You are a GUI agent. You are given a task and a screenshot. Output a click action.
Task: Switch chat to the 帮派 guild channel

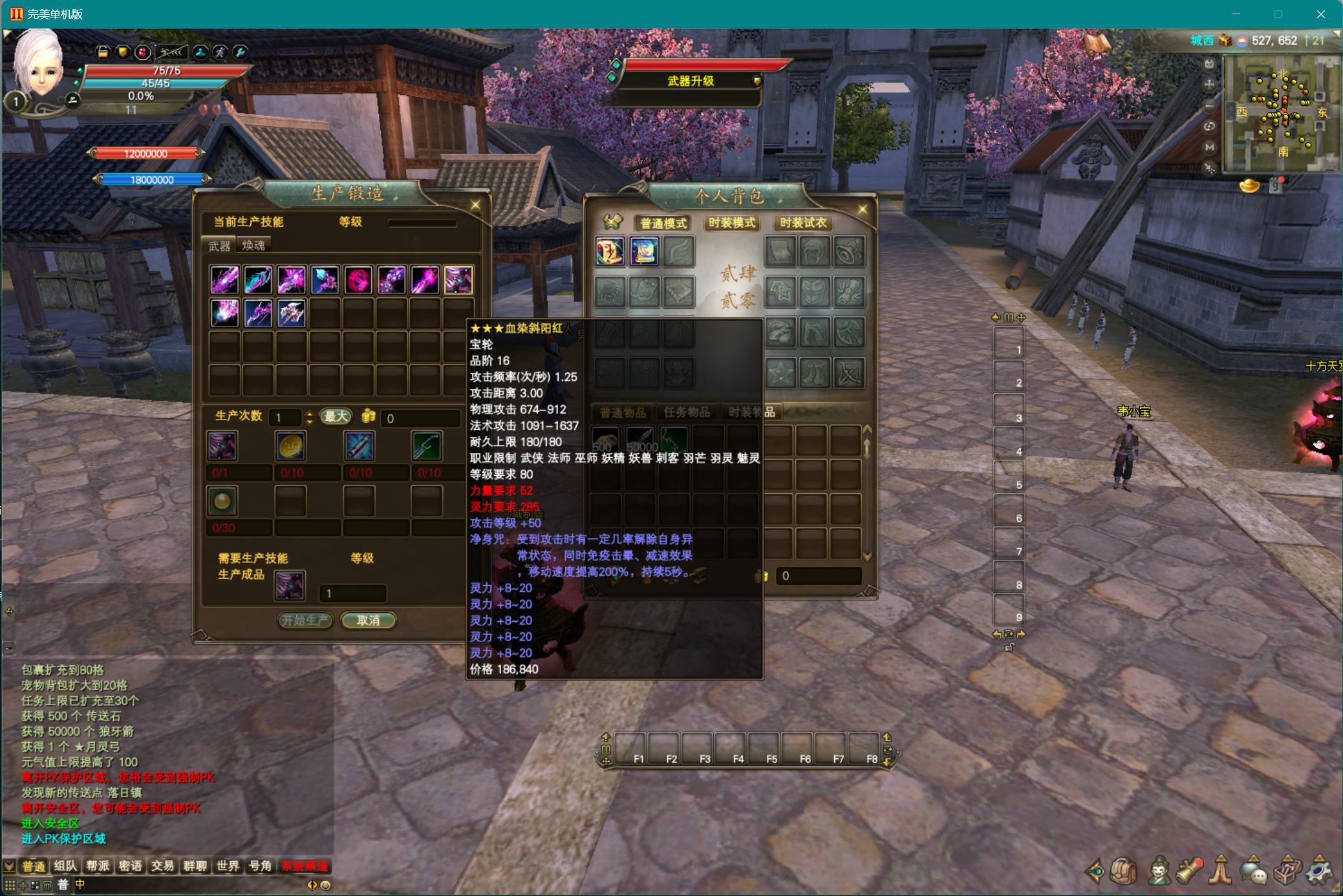point(98,866)
